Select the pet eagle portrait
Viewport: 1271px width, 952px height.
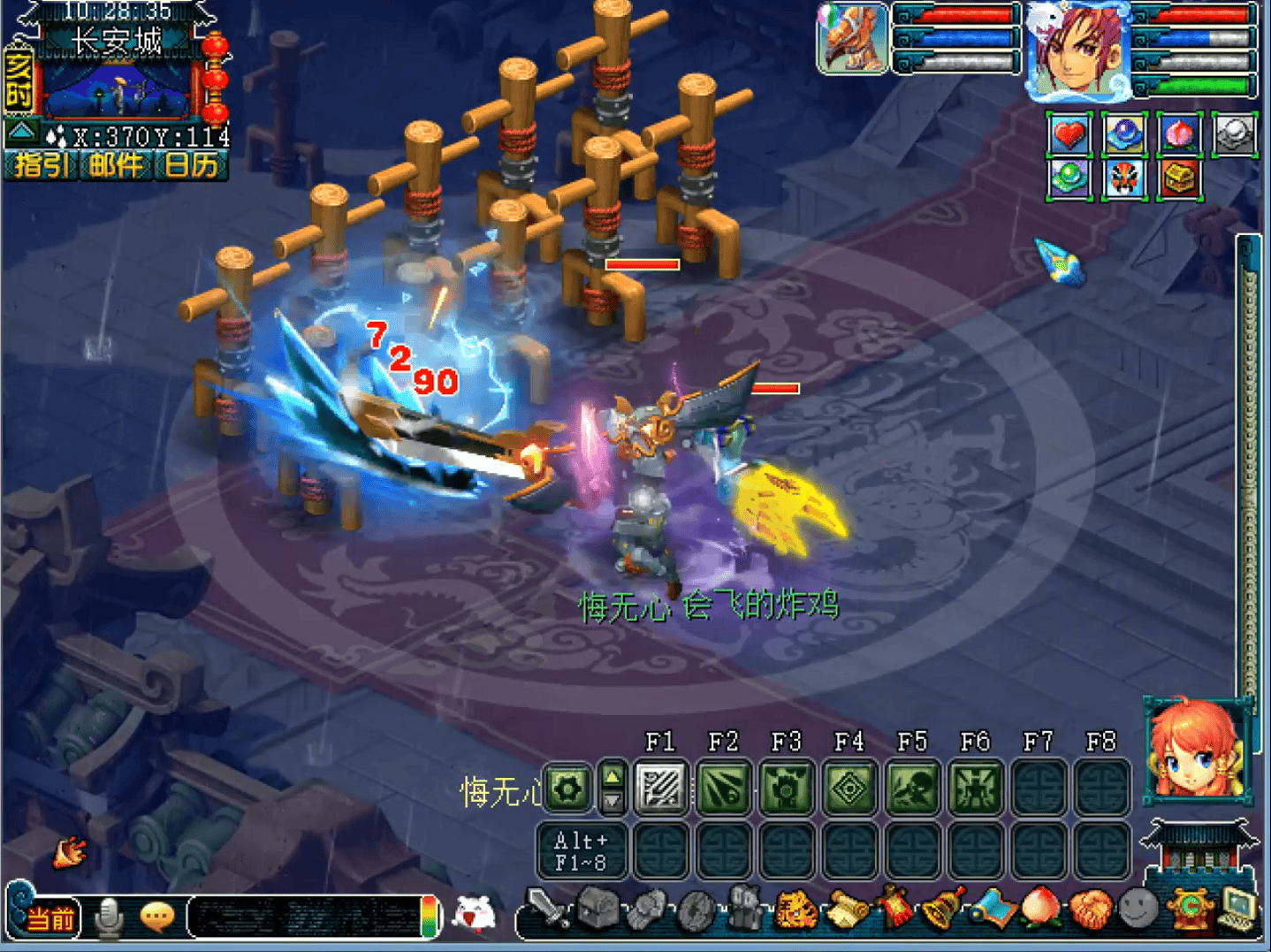pos(852,39)
